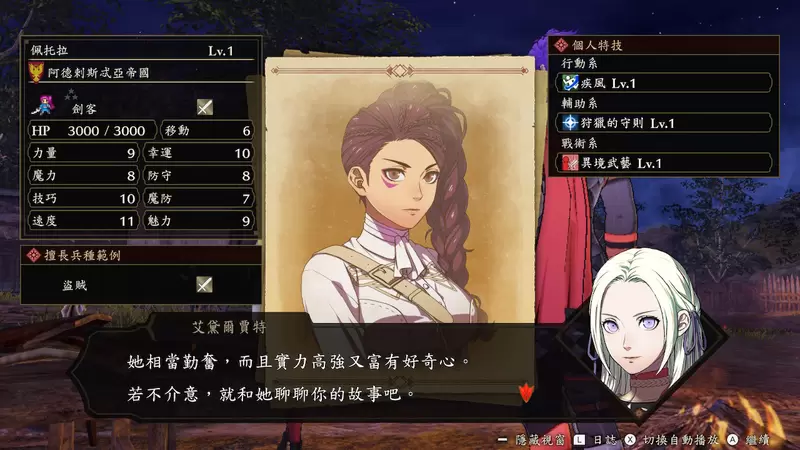Click the 阿德剌斯忒亞帝國 faction emblem

tap(37, 72)
